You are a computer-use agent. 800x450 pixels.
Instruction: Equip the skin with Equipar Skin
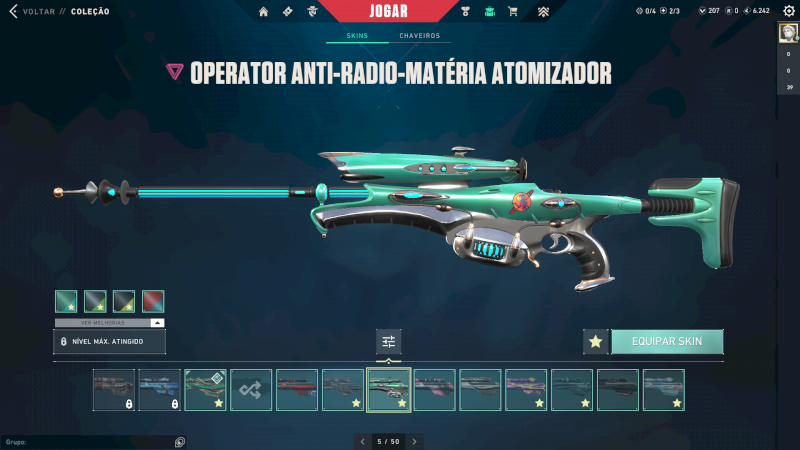(x=667, y=341)
